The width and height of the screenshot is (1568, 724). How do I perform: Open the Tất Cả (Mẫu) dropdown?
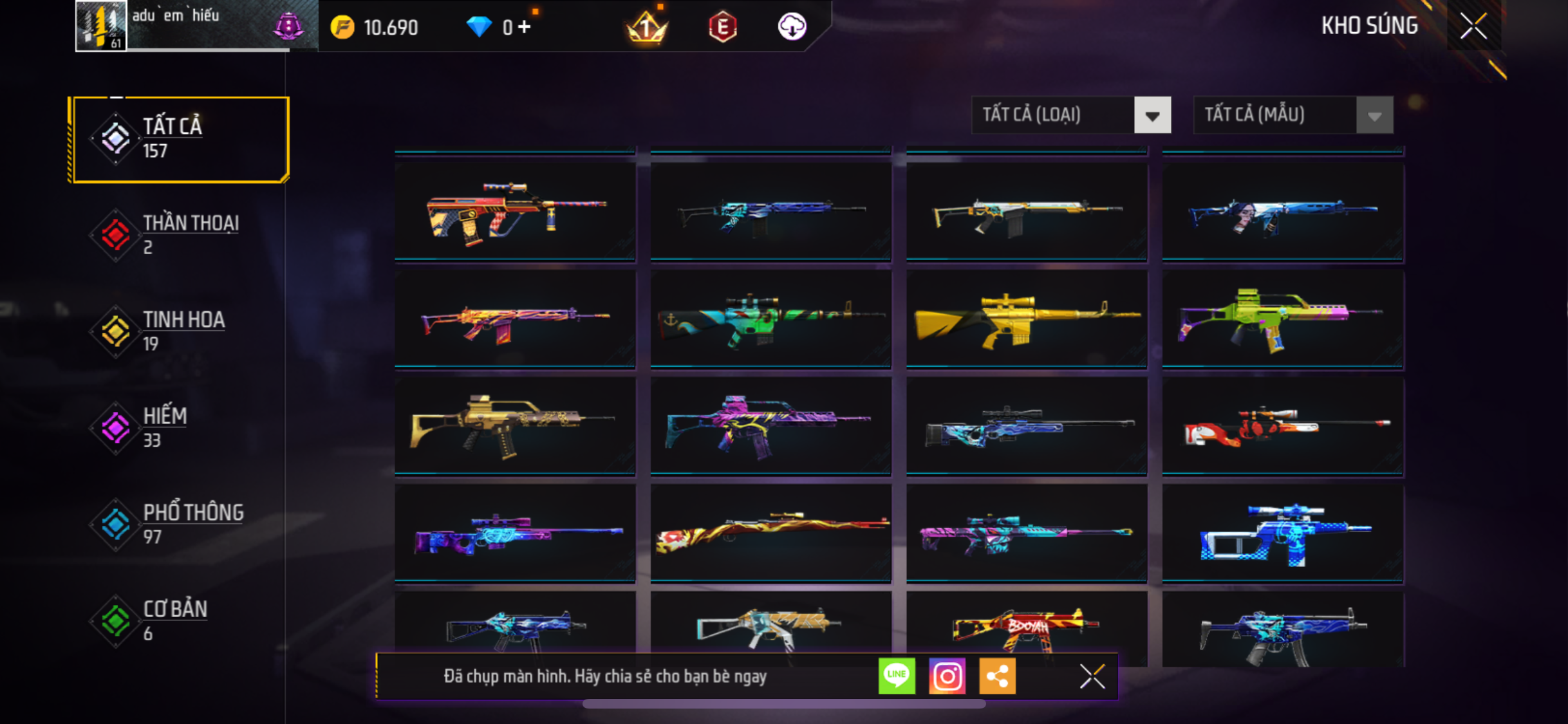[1293, 115]
